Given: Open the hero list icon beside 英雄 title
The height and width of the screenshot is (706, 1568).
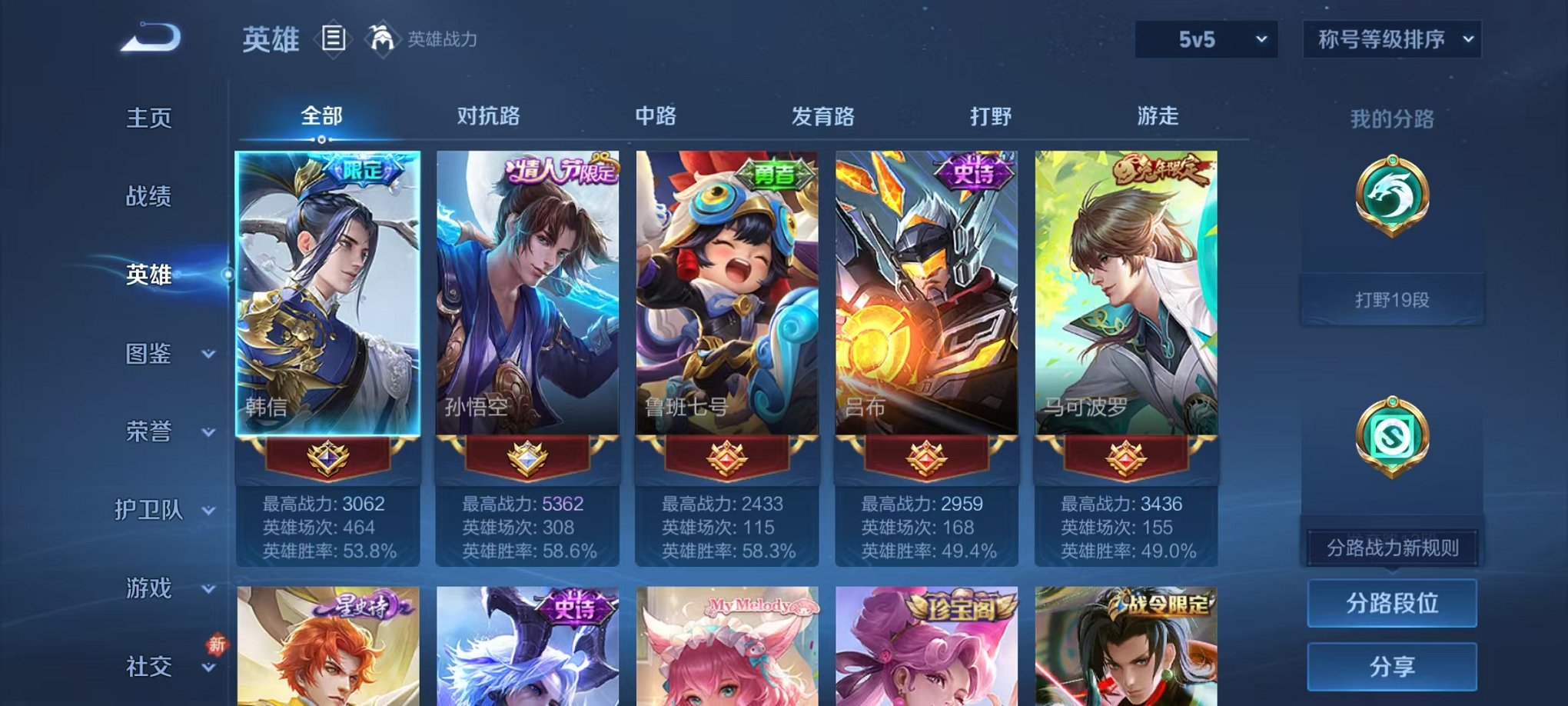Looking at the screenshot, I should pyautogui.click(x=335, y=37).
